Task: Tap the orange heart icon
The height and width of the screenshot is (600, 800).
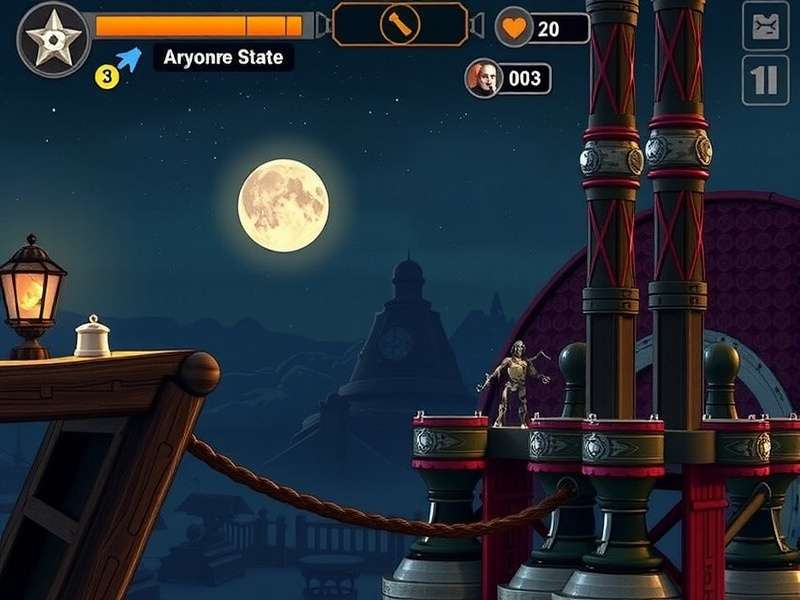Action: click(514, 28)
